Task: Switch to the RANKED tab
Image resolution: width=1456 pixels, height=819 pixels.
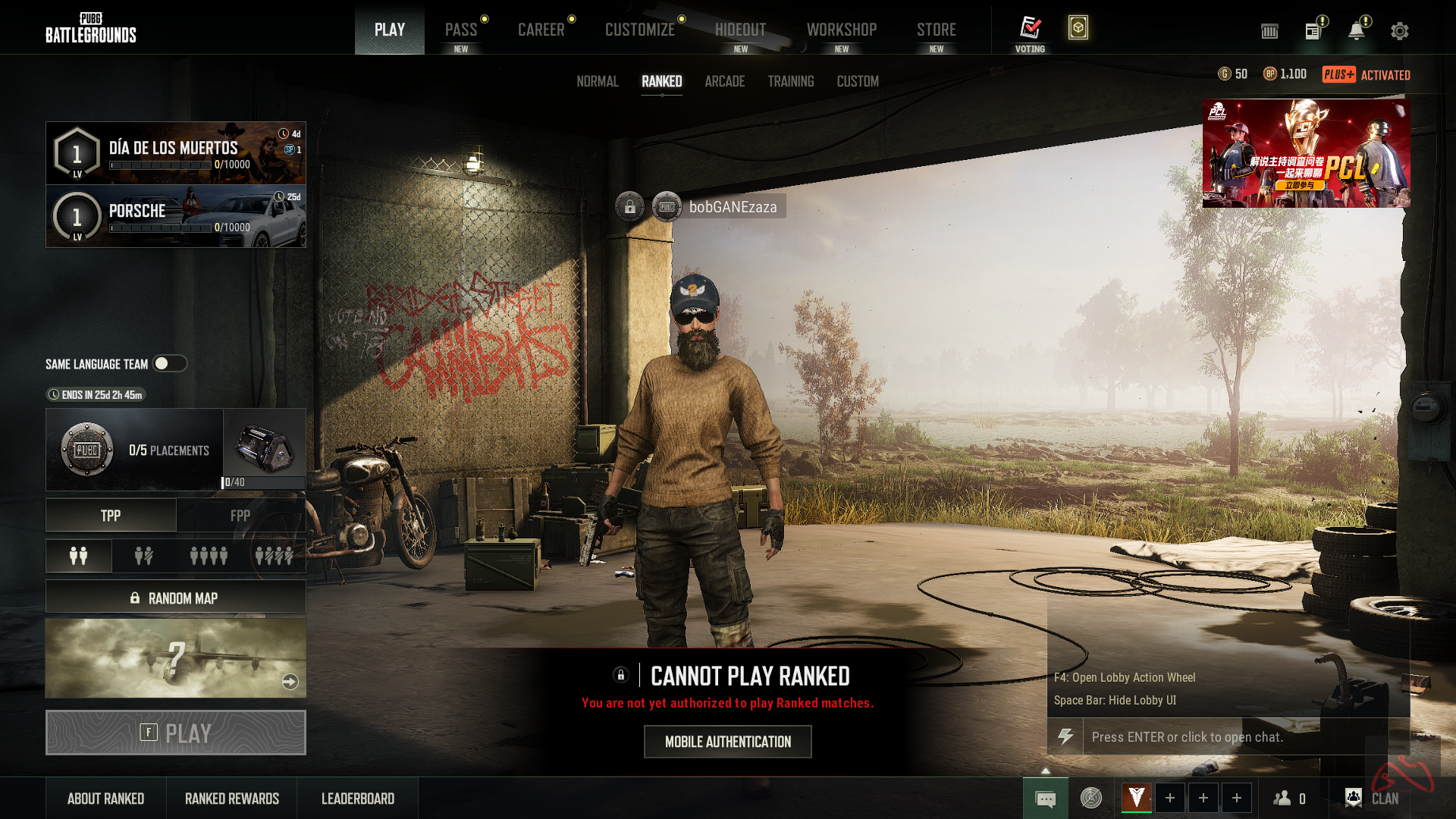Action: pyautogui.click(x=661, y=81)
